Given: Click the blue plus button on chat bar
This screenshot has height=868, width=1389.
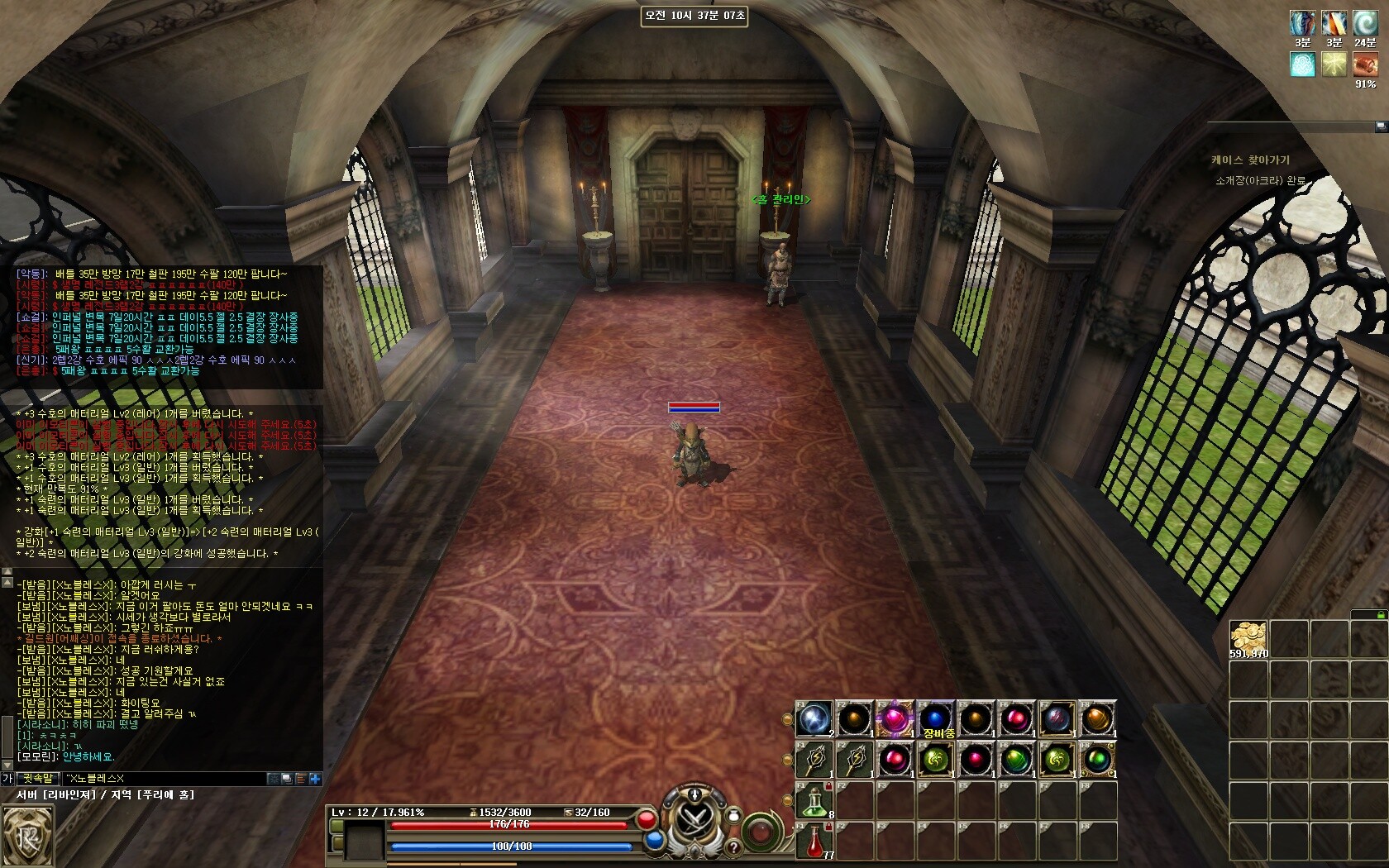Looking at the screenshot, I should coord(315,778).
